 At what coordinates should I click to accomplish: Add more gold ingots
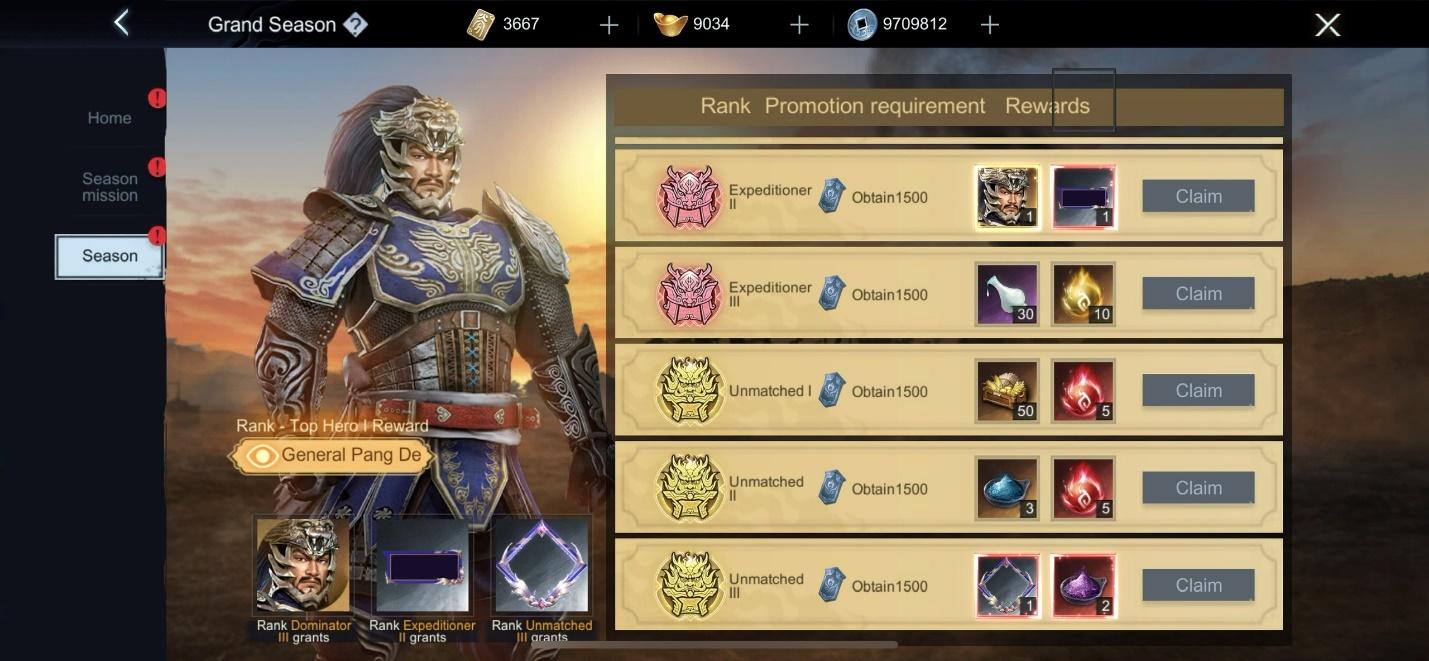pyautogui.click(x=798, y=25)
